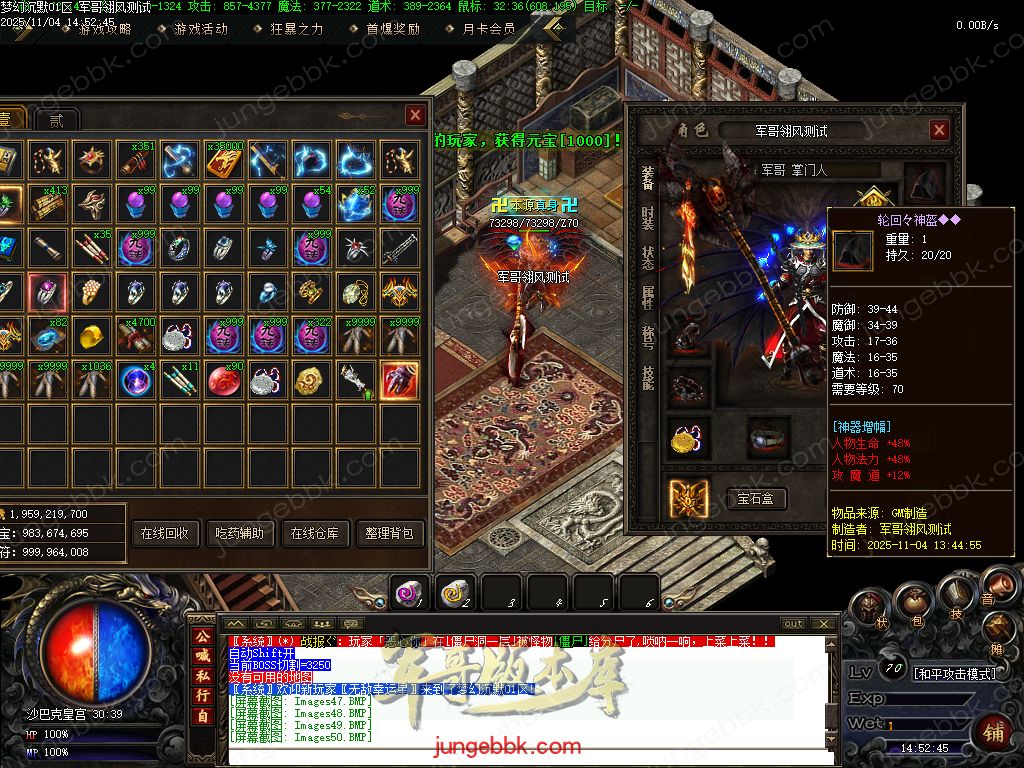Close the inventory bag window
Image resolution: width=1024 pixels, height=768 pixels.
point(415,116)
